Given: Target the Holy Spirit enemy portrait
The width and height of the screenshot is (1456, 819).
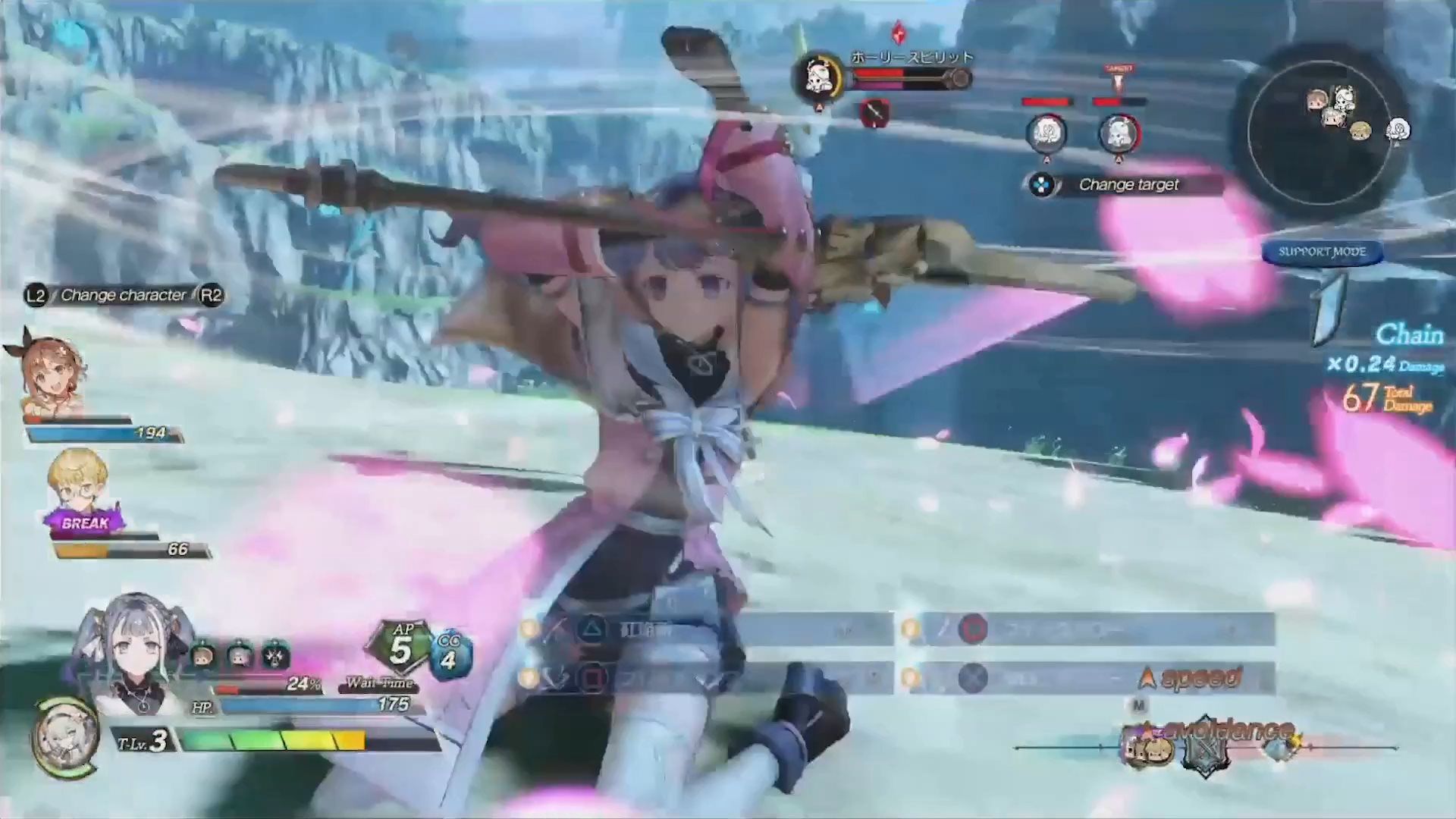Looking at the screenshot, I should pyautogui.click(x=817, y=77).
